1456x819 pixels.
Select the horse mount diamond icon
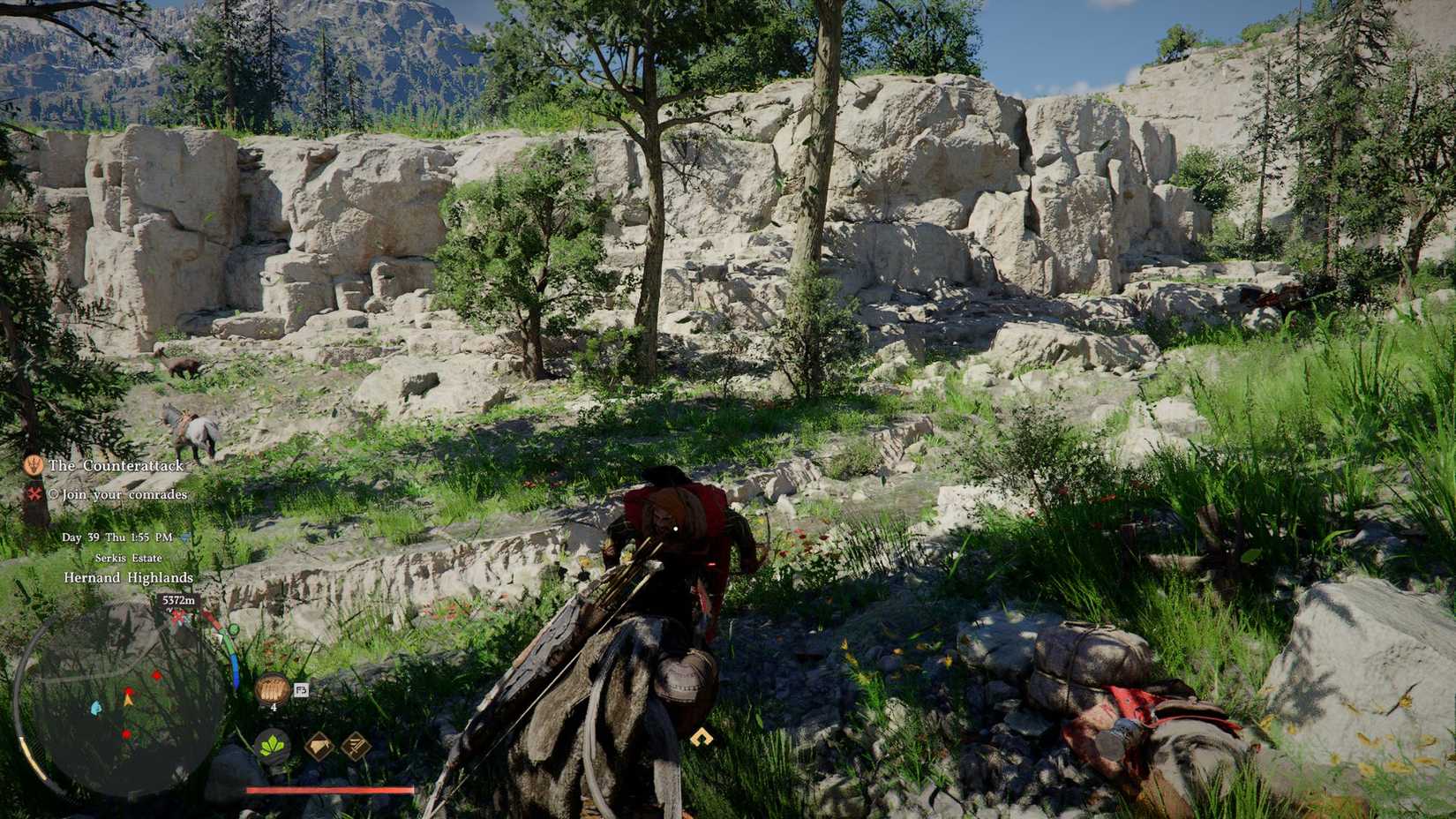pos(319,744)
